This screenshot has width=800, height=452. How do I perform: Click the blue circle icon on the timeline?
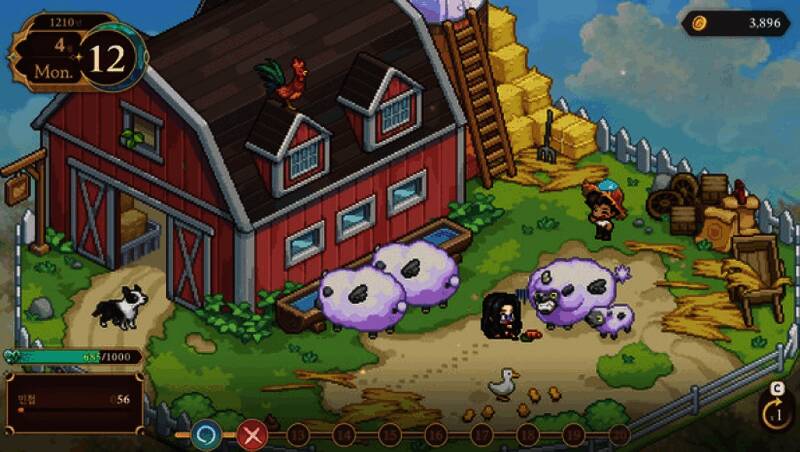(x=207, y=434)
